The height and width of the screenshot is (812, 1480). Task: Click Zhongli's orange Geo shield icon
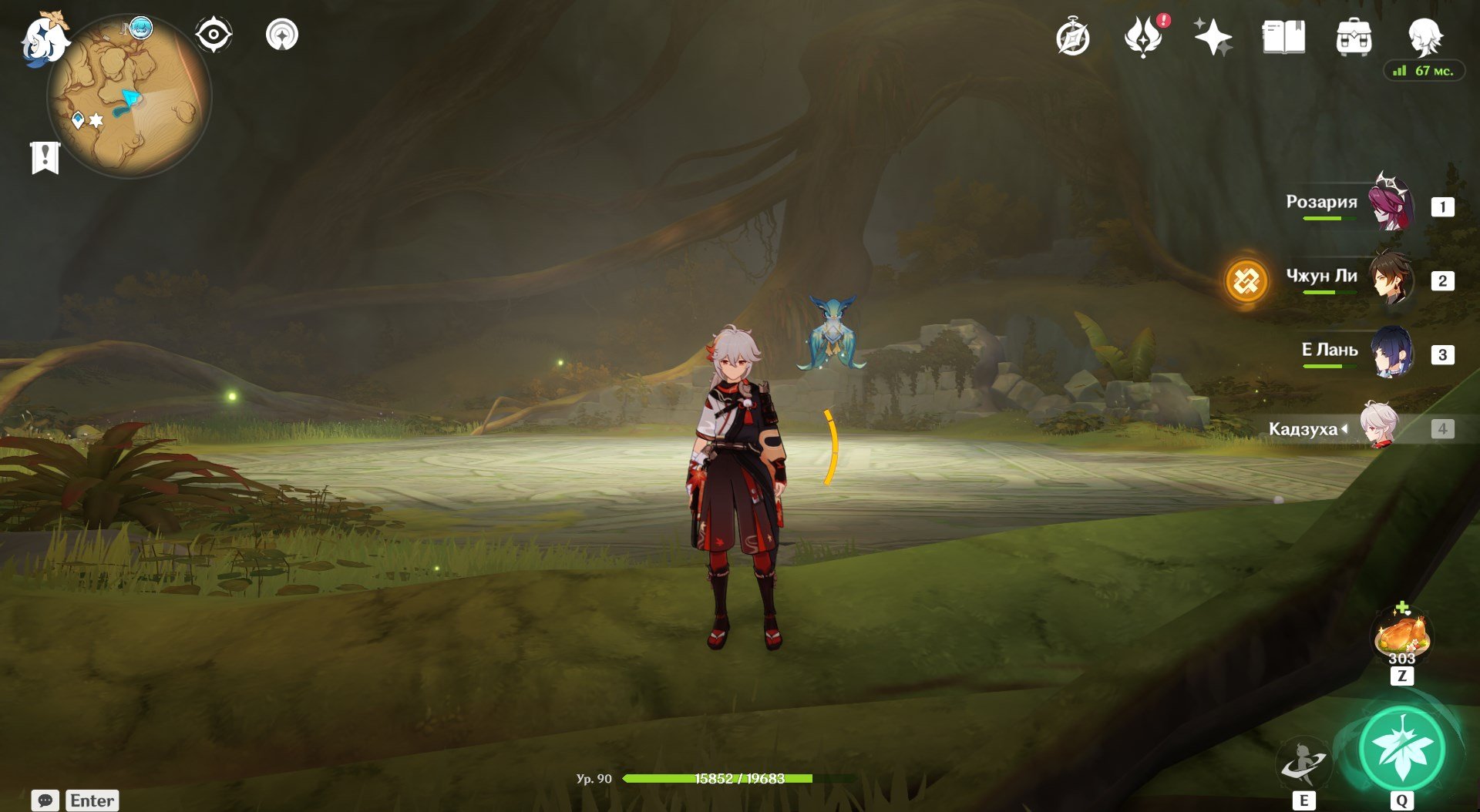(1246, 280)
